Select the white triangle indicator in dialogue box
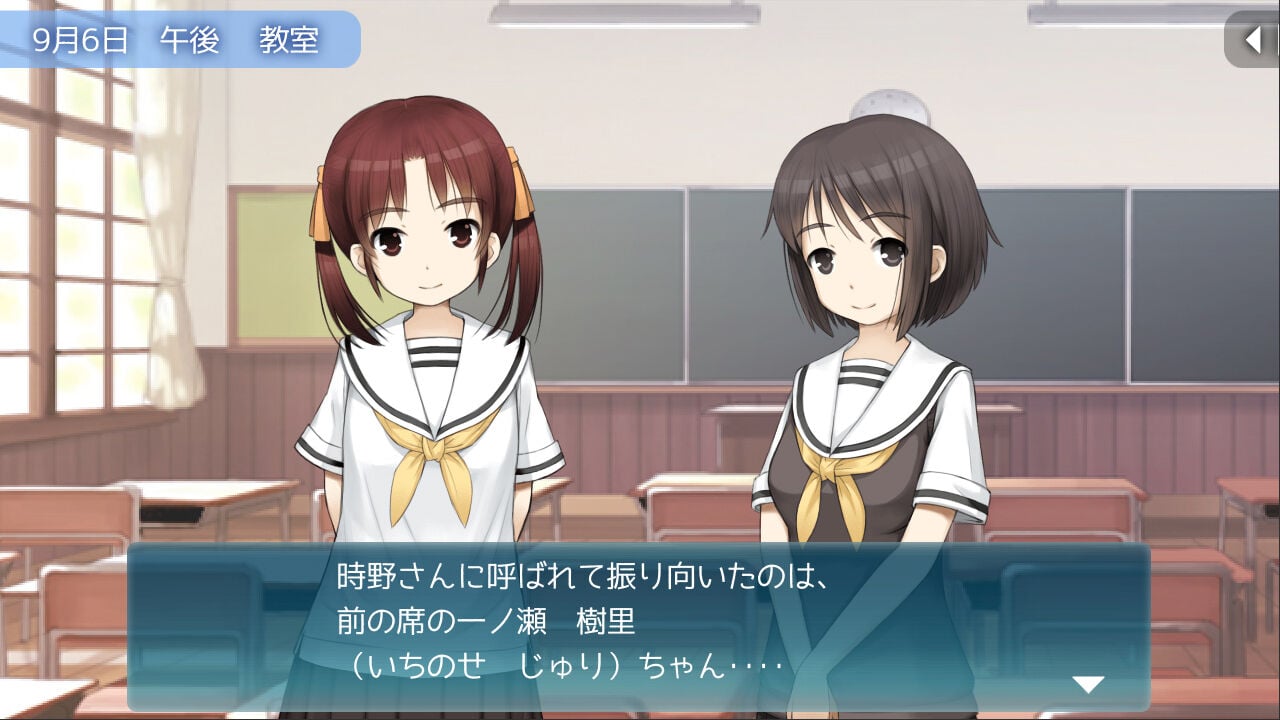Viewport: 1280px width, 720px height. (1088, 681)
